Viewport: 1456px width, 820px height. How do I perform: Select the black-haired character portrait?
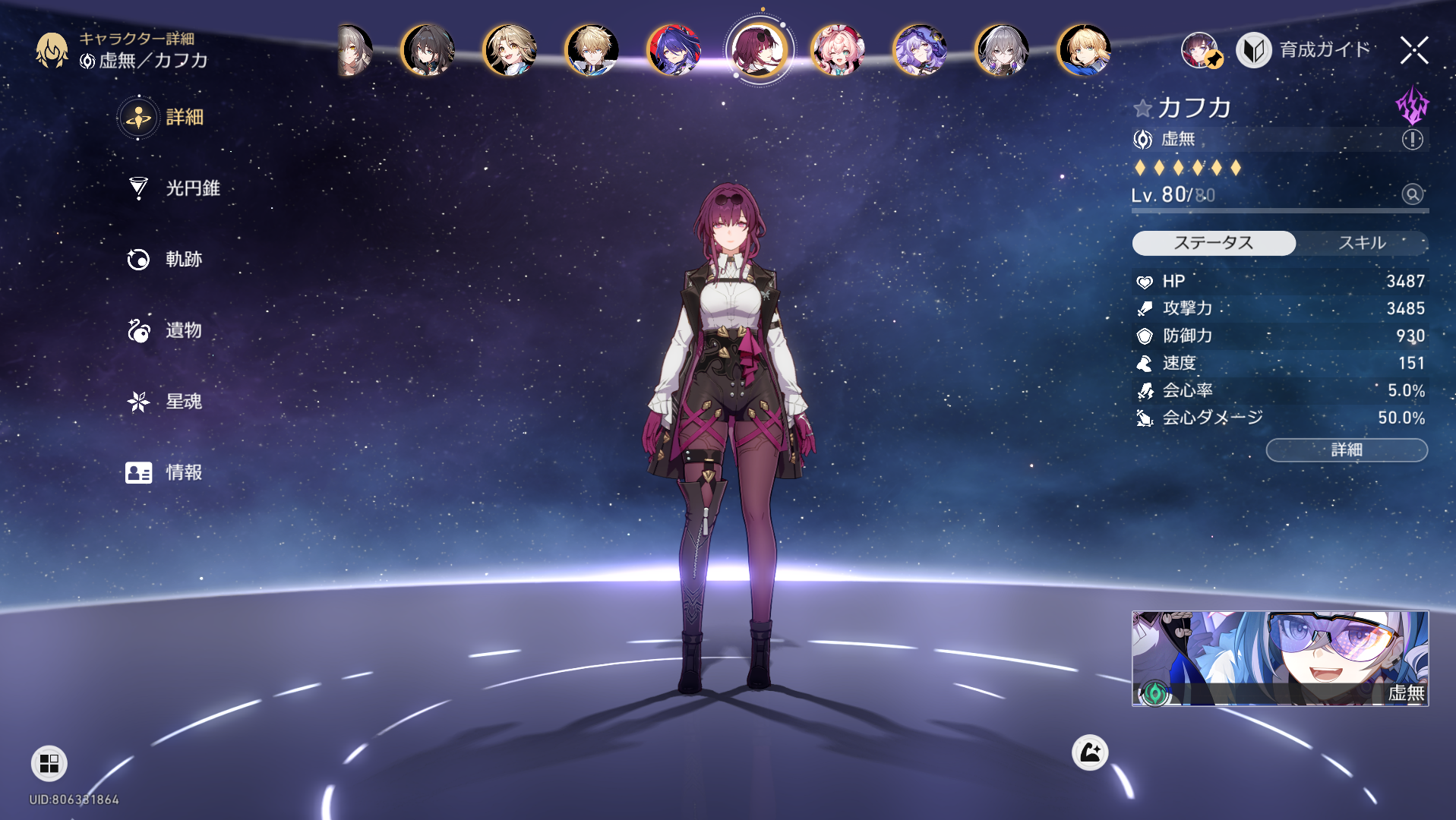[428, 51]
